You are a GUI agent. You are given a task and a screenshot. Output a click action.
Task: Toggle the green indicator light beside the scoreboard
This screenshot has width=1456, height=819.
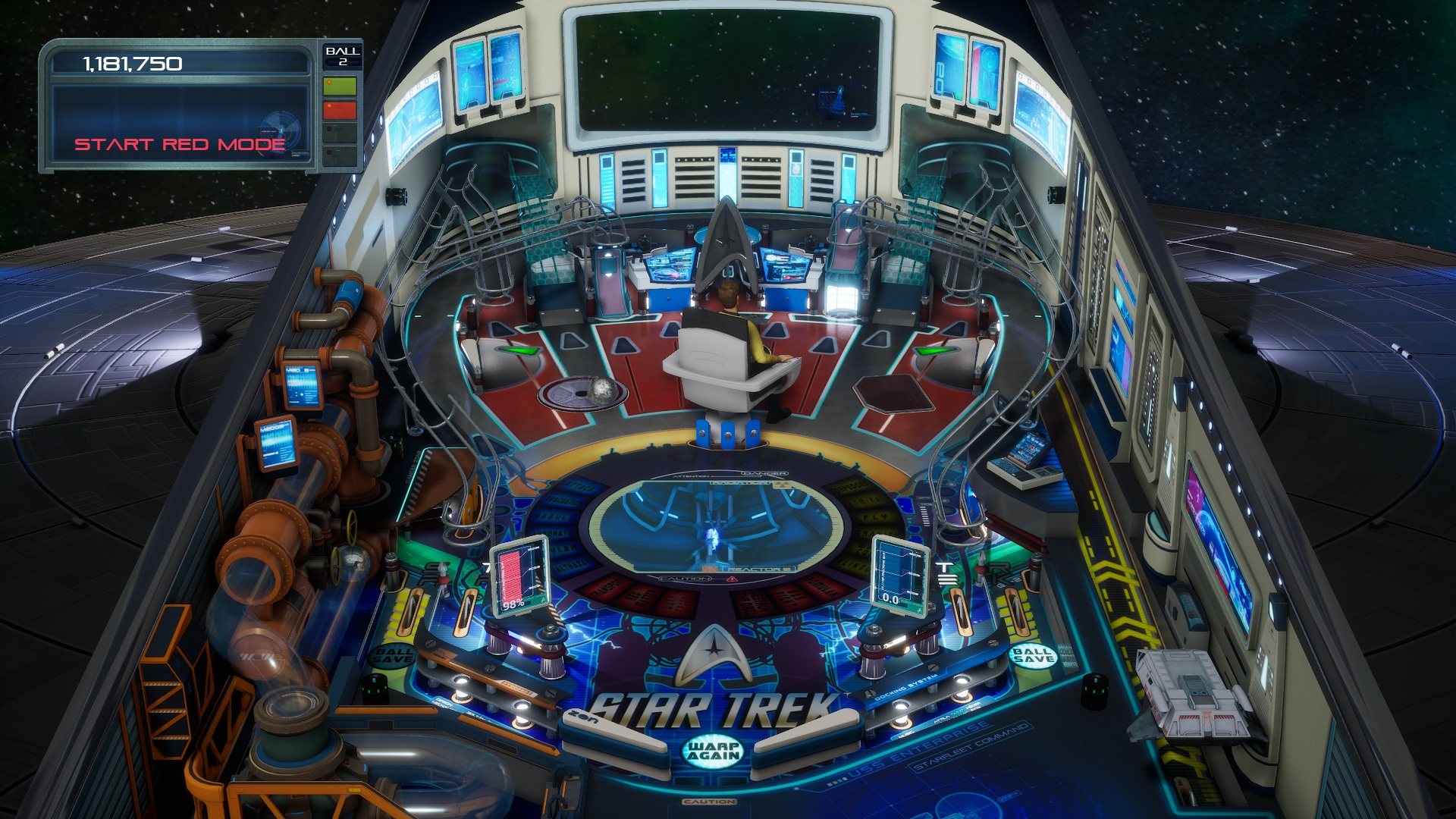339,86
